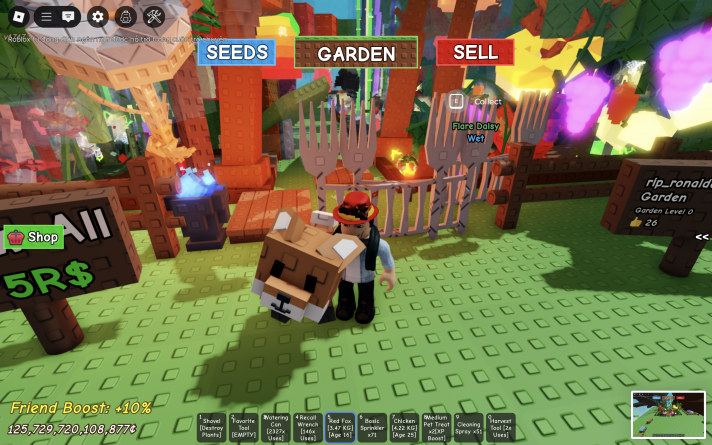
Task: Select the Chicken pet slot
Action: coord(404,428)
